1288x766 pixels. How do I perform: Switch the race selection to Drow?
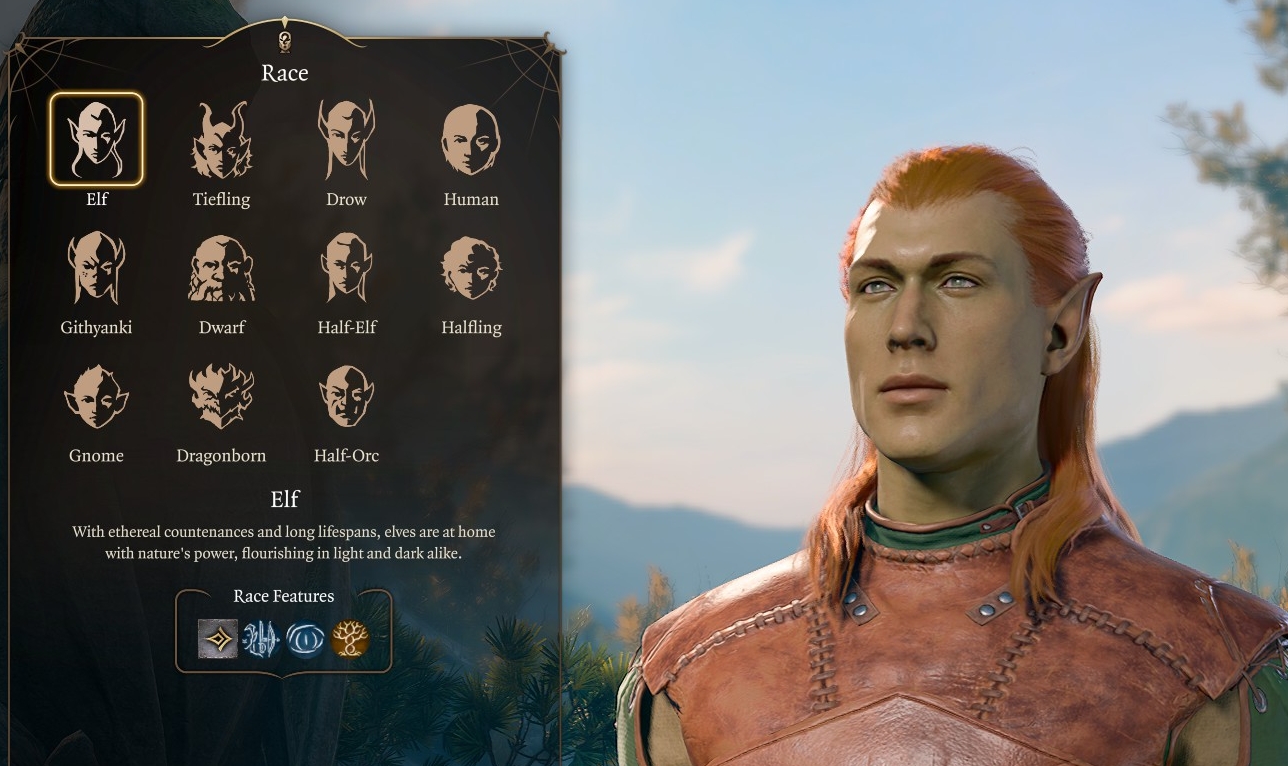tap(346, 139)
